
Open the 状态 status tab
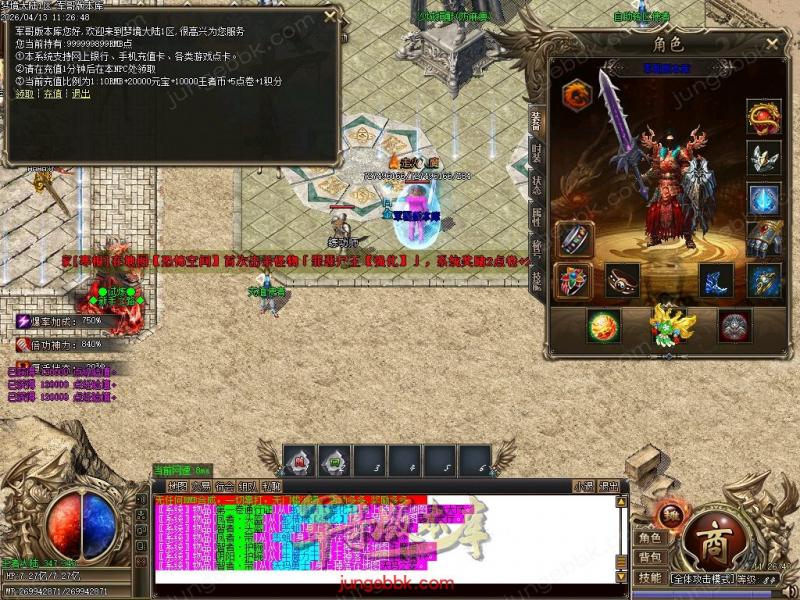pyautogui.click(x=537, y=185)
